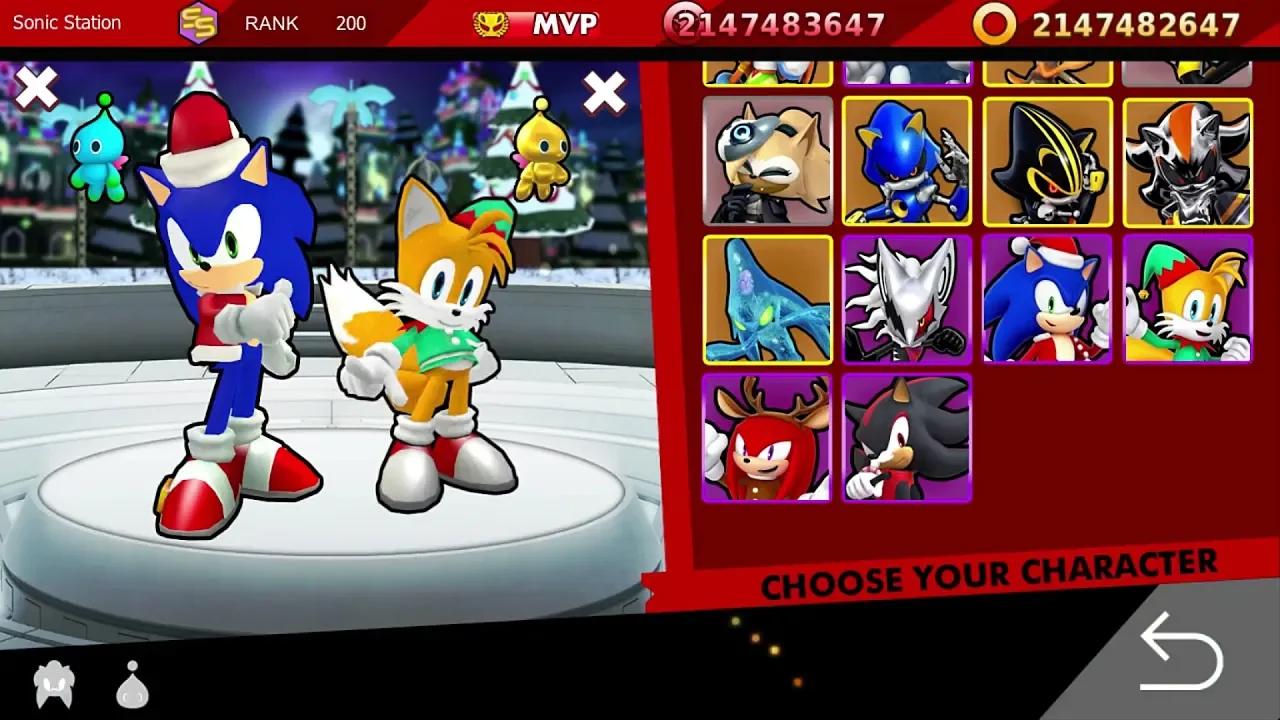Select the Chaos character portrait

767,299
